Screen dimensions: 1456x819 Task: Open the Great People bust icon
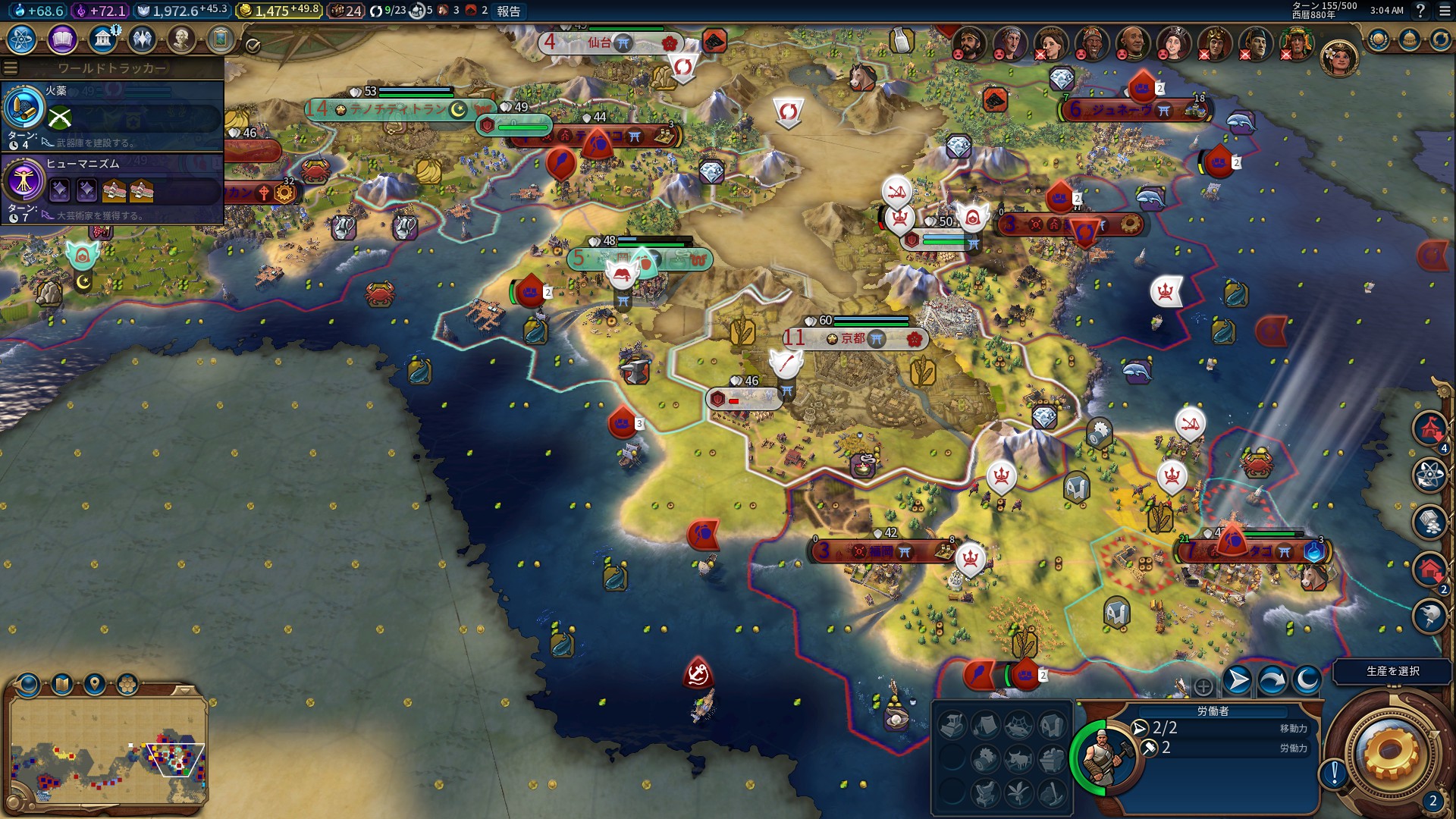181,39
